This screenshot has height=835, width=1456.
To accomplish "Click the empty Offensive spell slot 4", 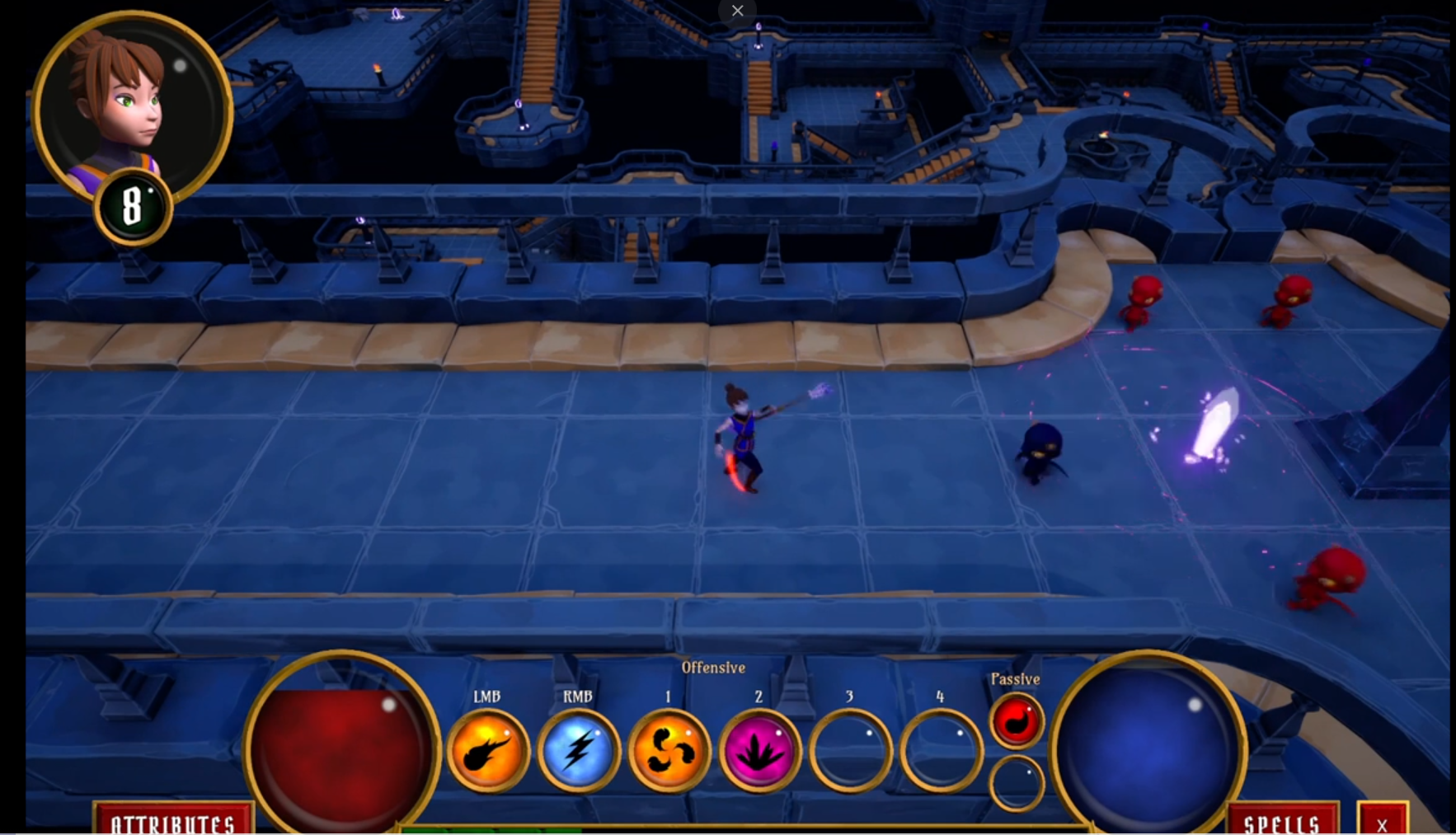I will click(x=940, y=752).
